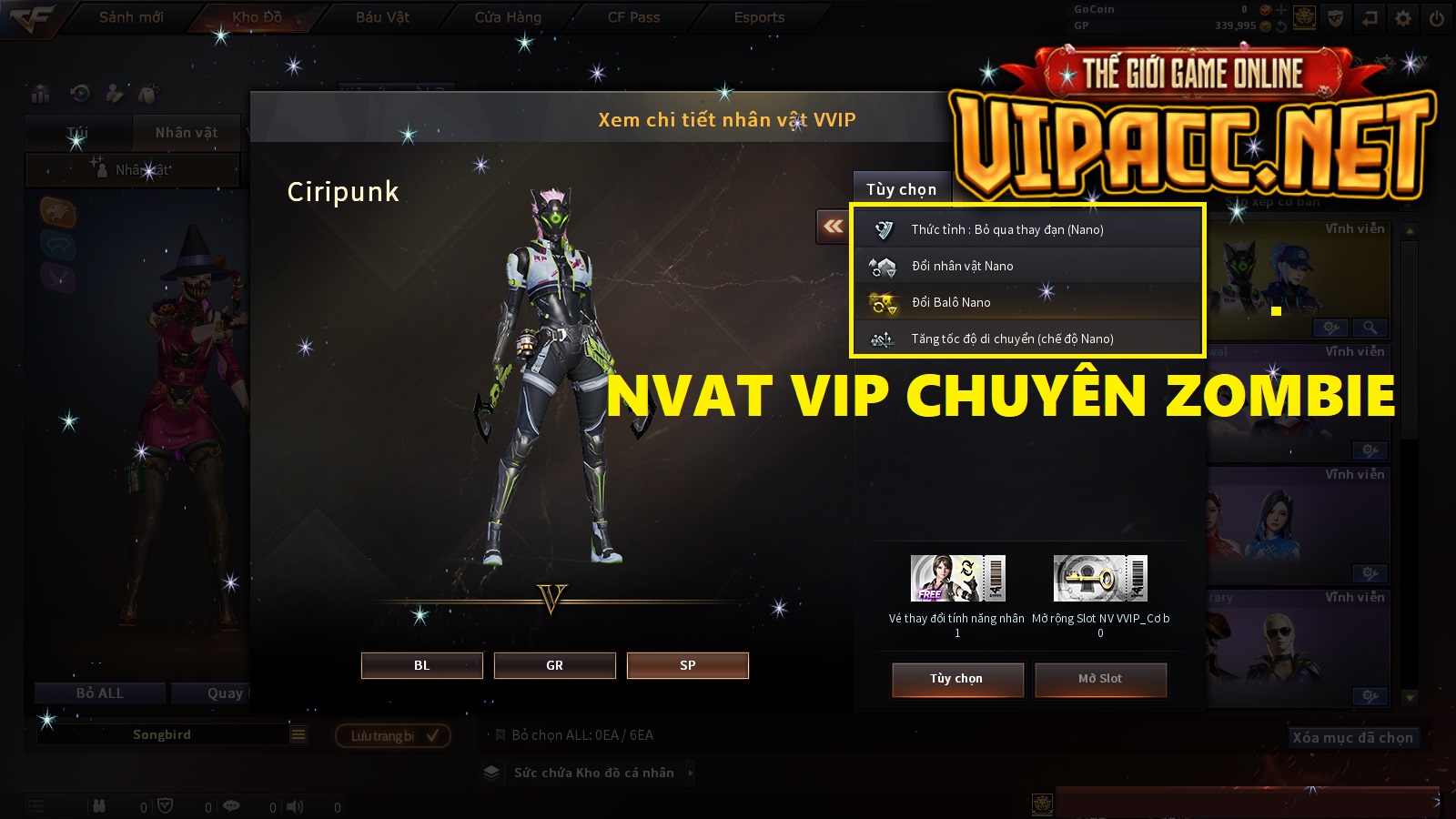Screen dimensions: 1456x819
Task: Click the Tùy chọn button at bottom
Action: coord(956,679)
